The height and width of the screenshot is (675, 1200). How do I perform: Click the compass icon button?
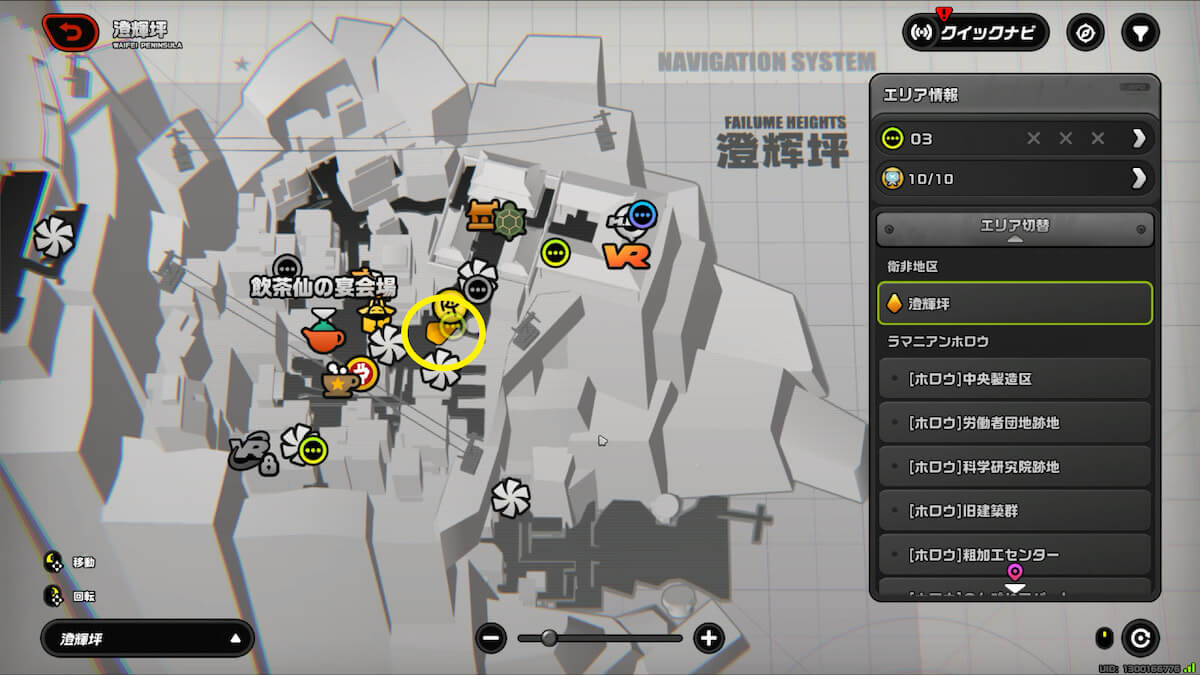tap(1085, 33)
